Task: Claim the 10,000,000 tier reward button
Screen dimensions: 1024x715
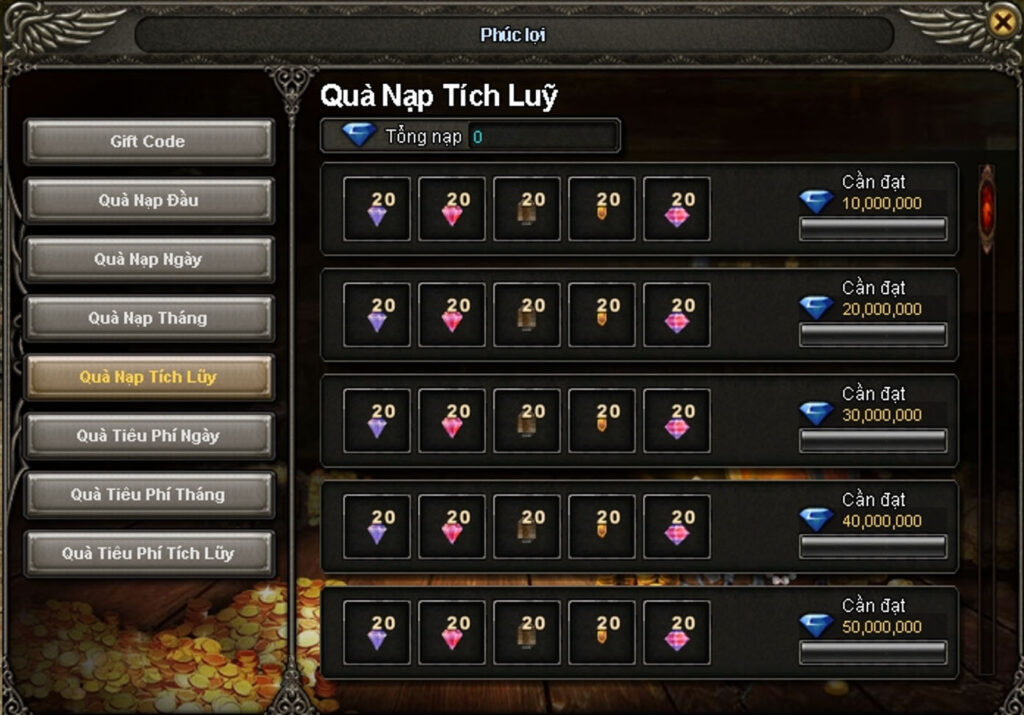Action: [x=872, y=229]
